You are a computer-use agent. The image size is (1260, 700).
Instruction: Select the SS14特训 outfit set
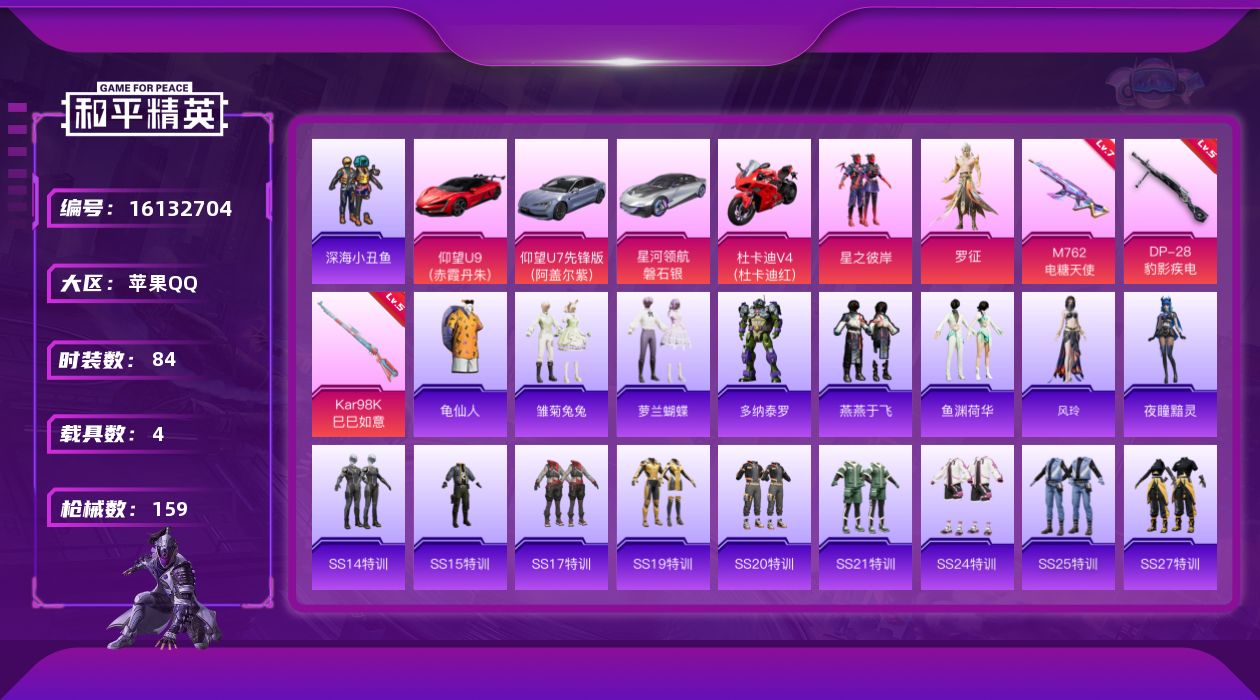[x=358, y=517]
